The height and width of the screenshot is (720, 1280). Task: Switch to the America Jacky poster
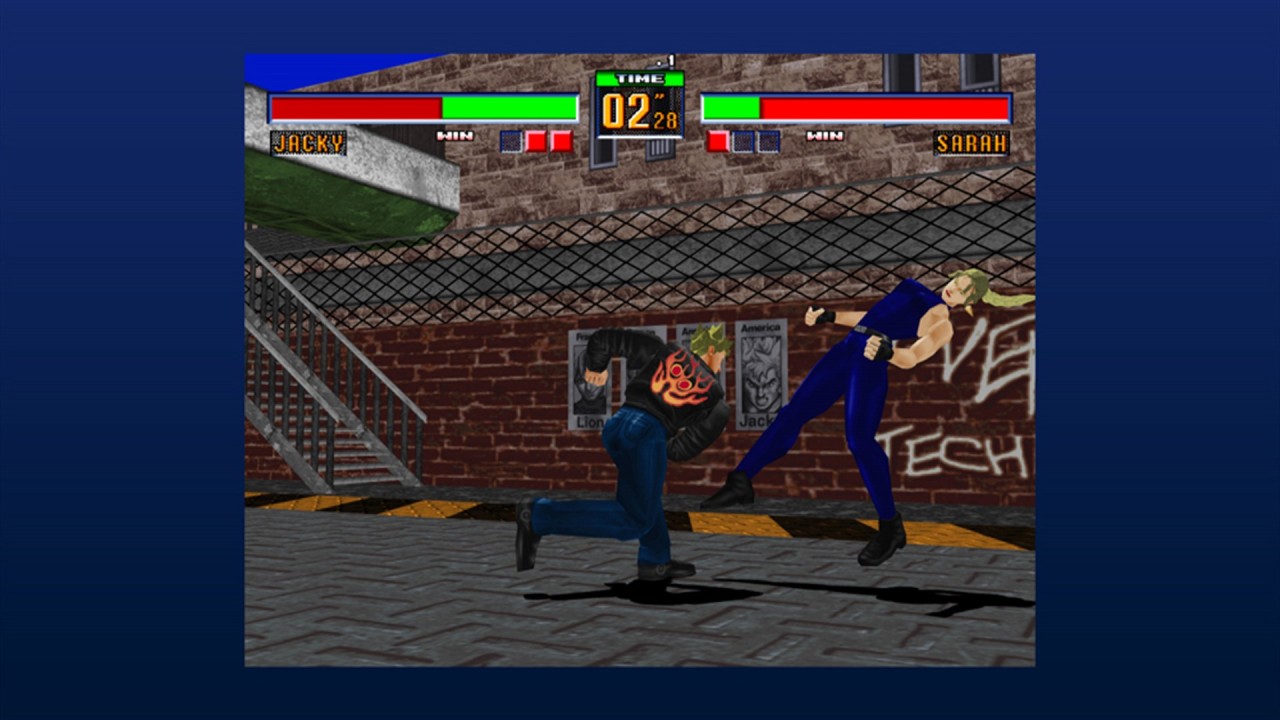(762, 370)
